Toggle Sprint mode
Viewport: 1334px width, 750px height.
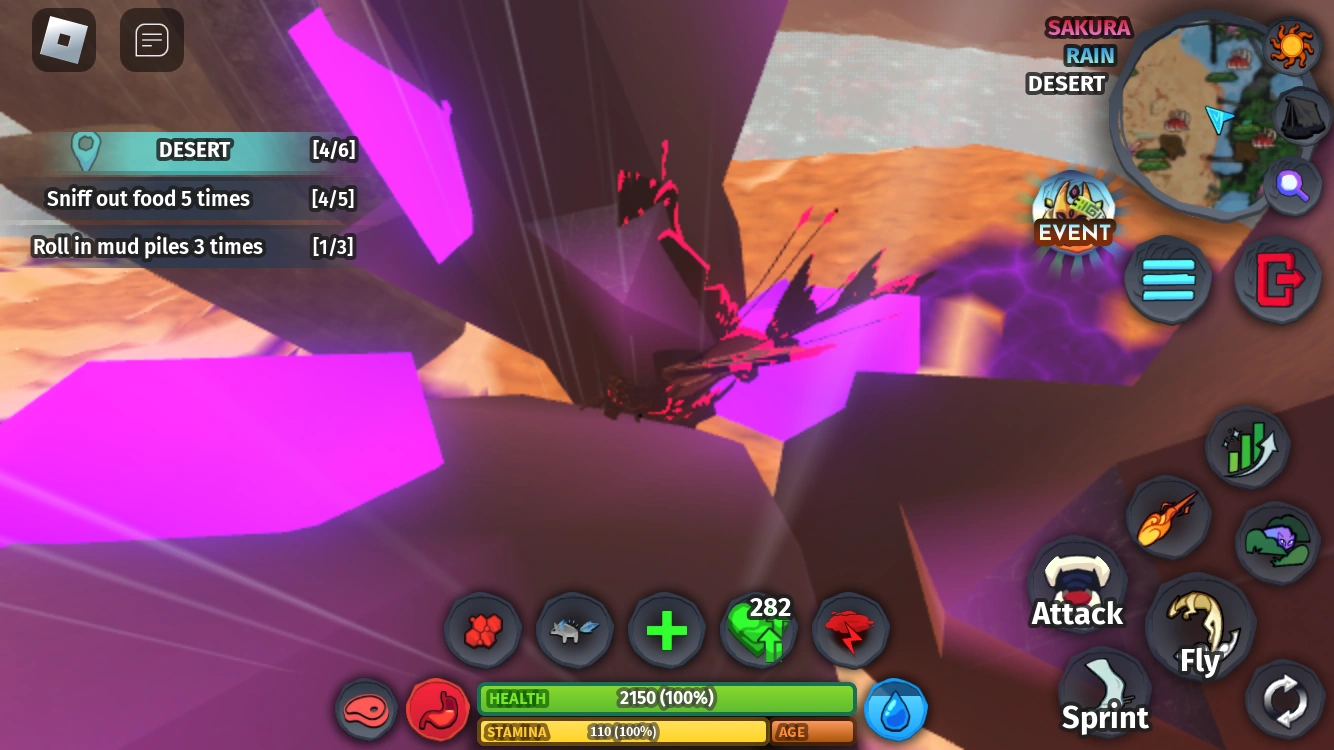click(x=1104, y=690)
